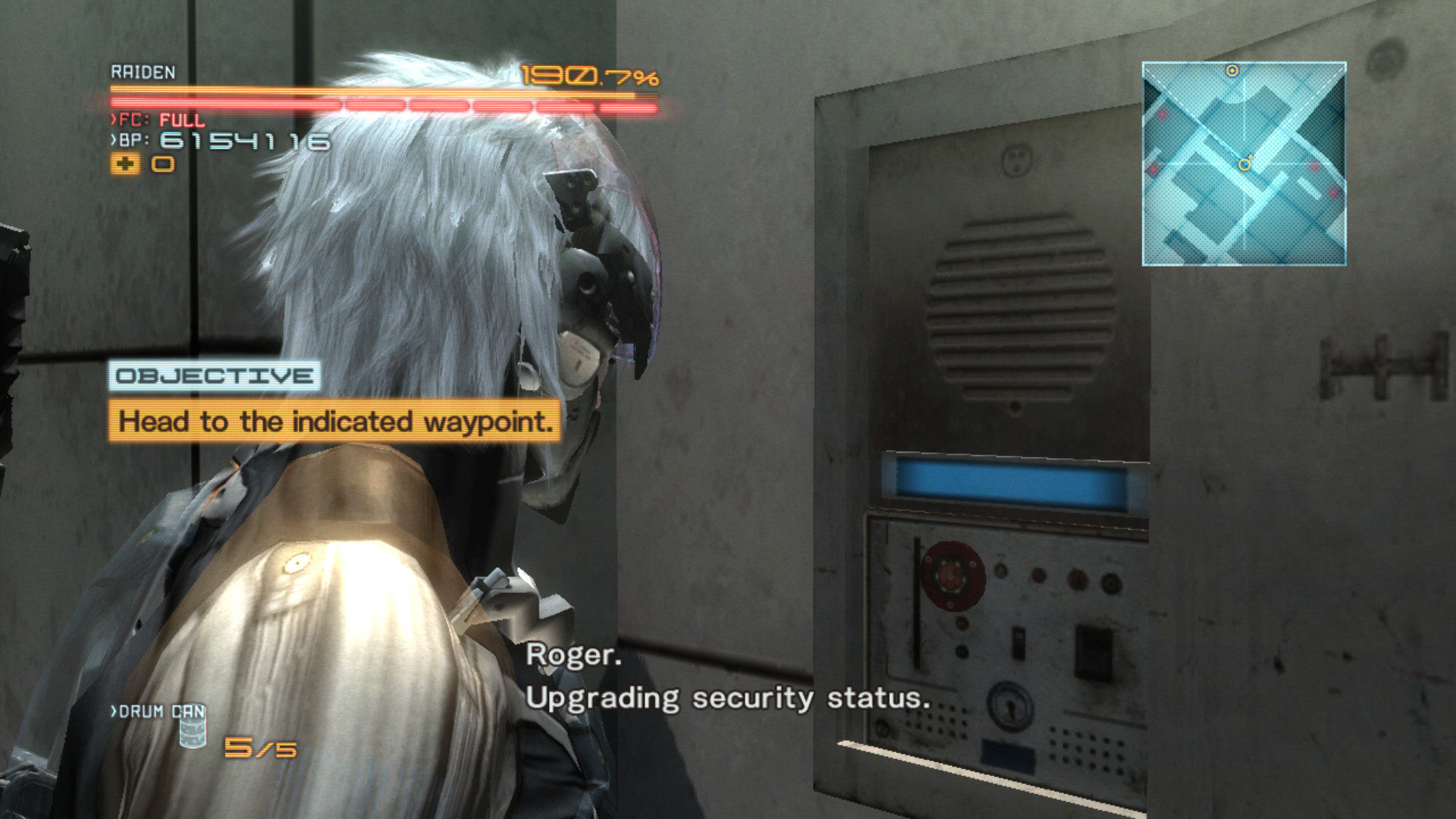The image size is (1456, 819).
Task: Click the pressure gauge on the control panel
Action: point(1011,703)
